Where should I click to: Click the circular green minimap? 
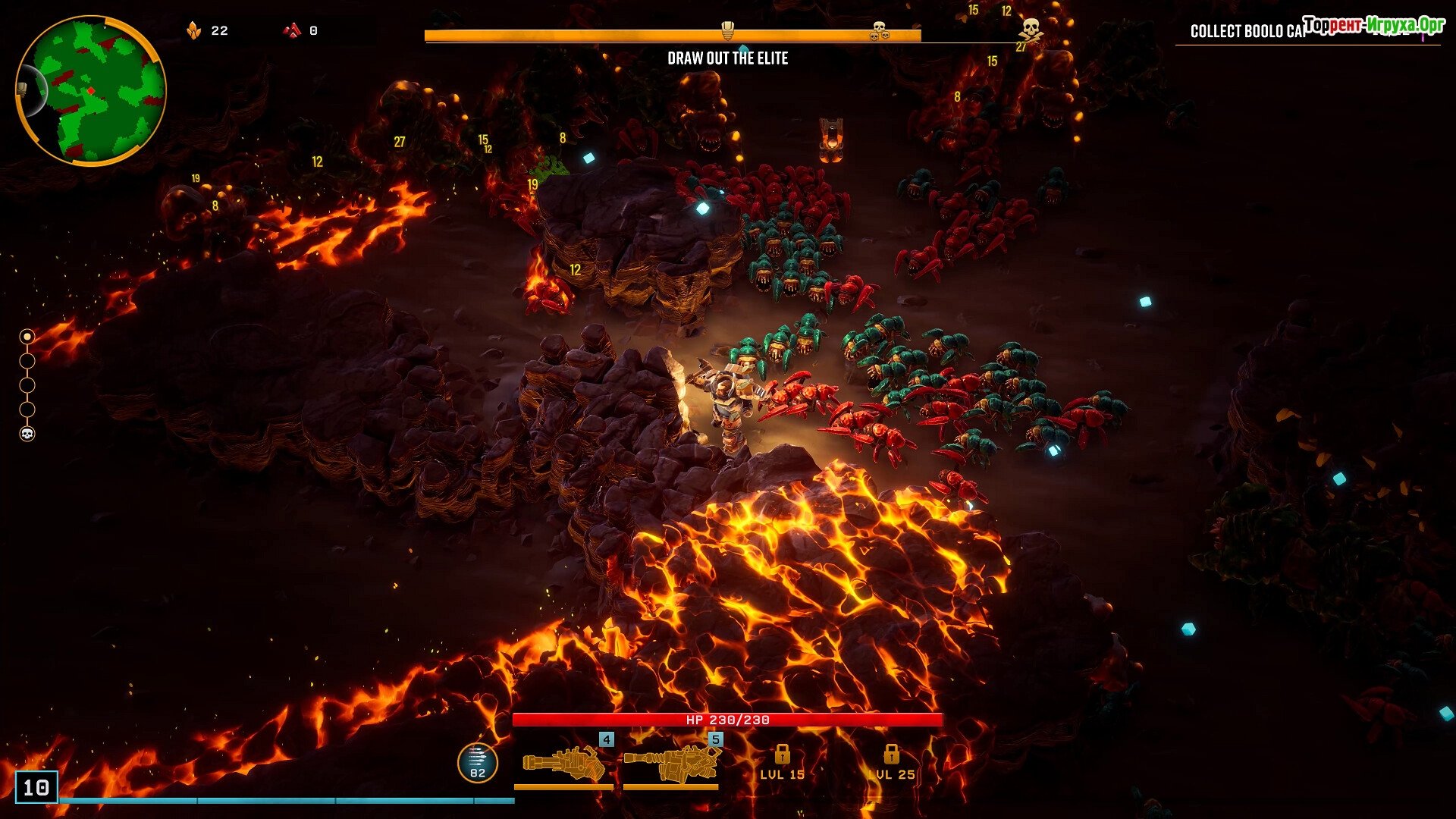coord(90,90)
